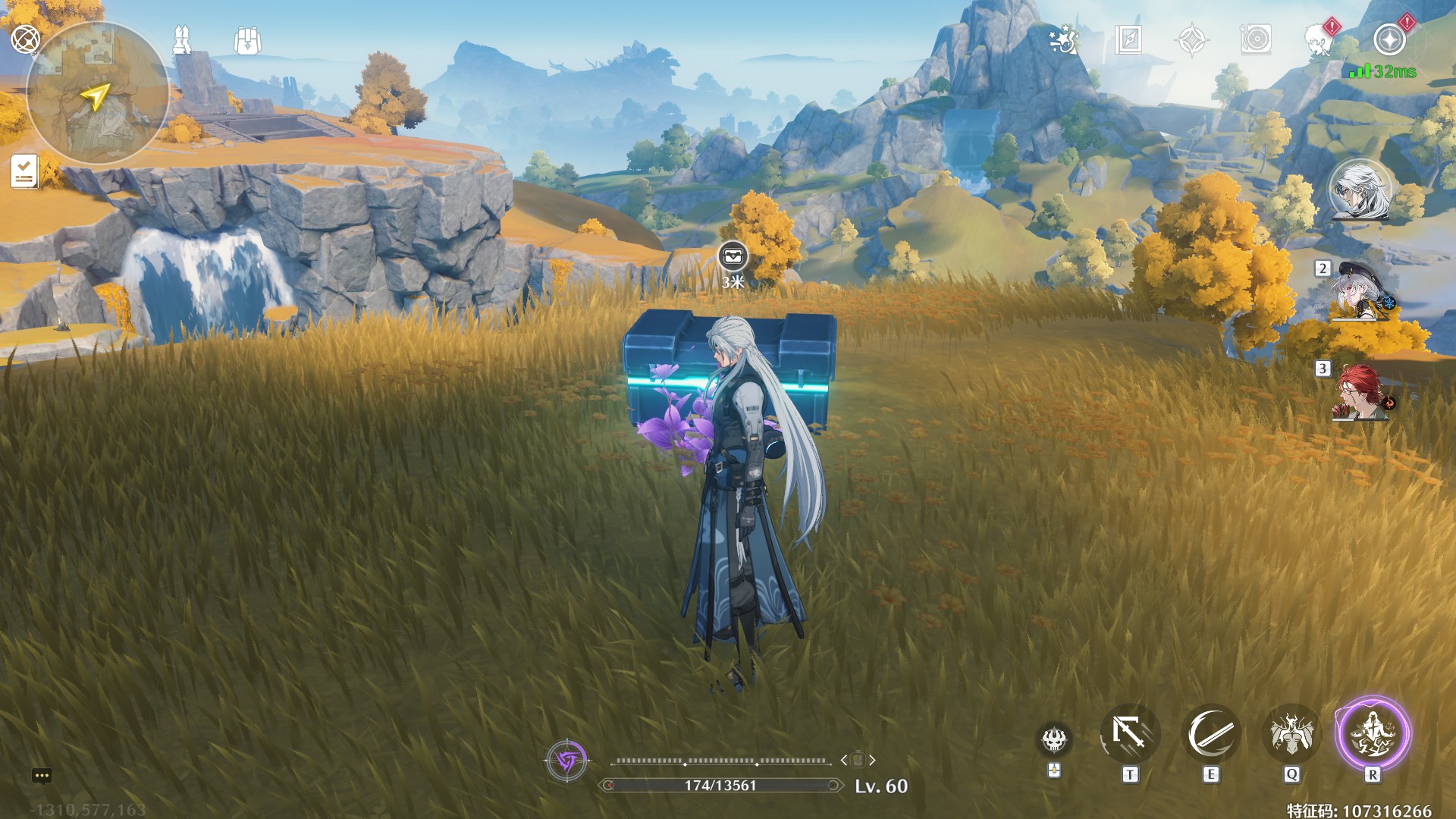1456x819 pixels.
Task: Click the four-point star compass icon
Action: point(1192,39)
